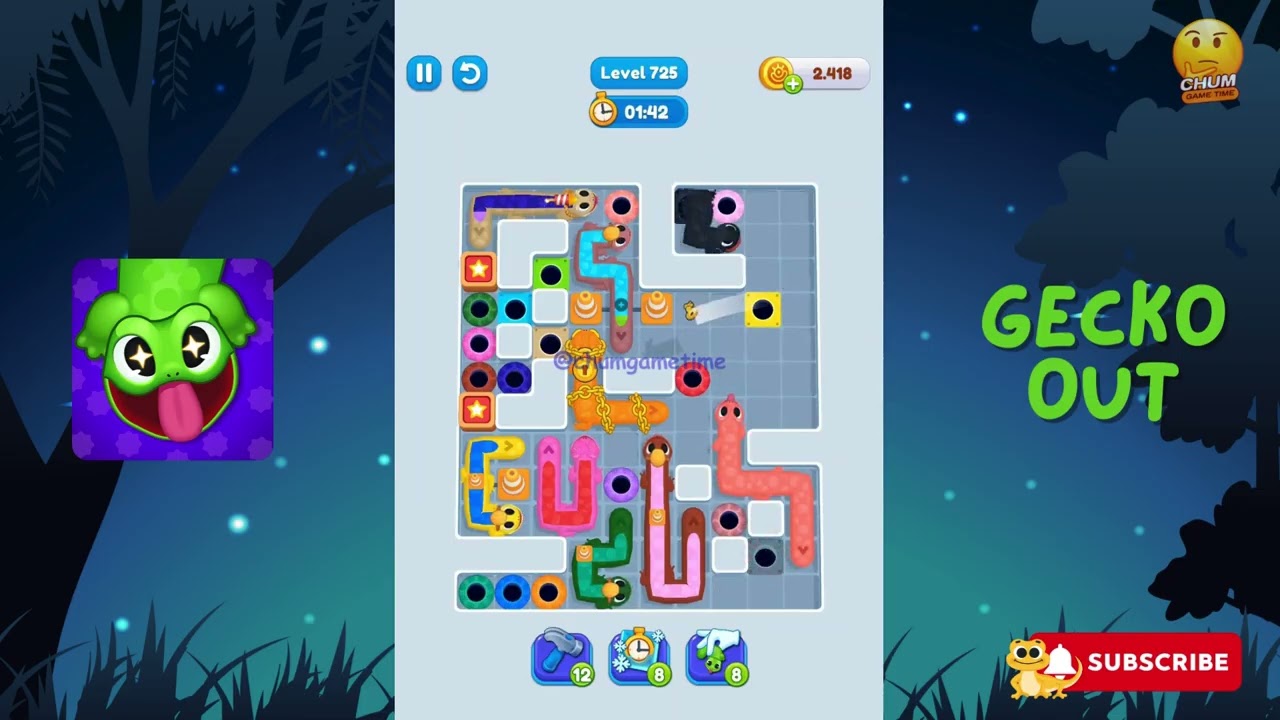Use the snake remover booster
The height and width of the screenshot is (720, 1280).
coord(716,657)
